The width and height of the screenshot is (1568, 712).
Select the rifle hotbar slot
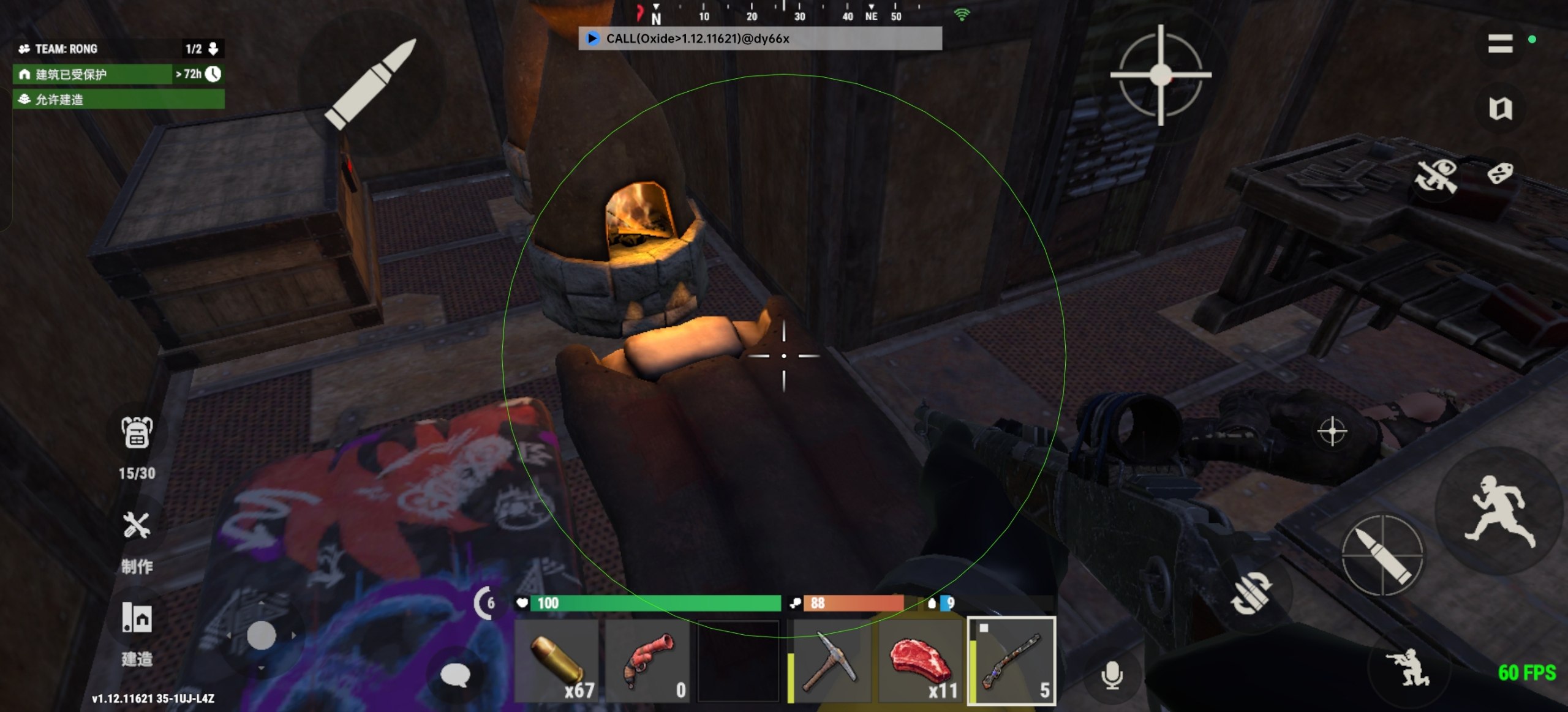click(x=1012, y=661)
